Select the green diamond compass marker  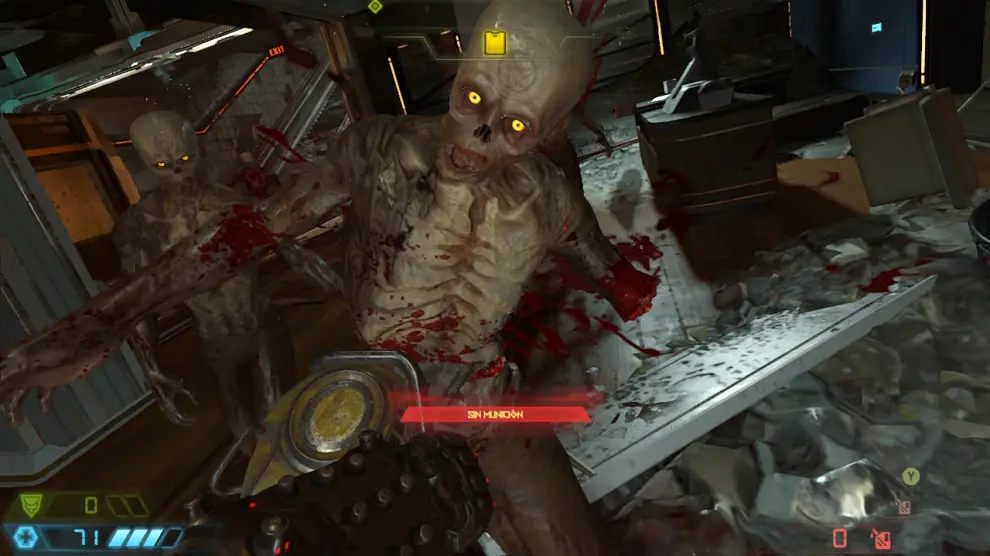pyautogui.click(x=375, y=6)
